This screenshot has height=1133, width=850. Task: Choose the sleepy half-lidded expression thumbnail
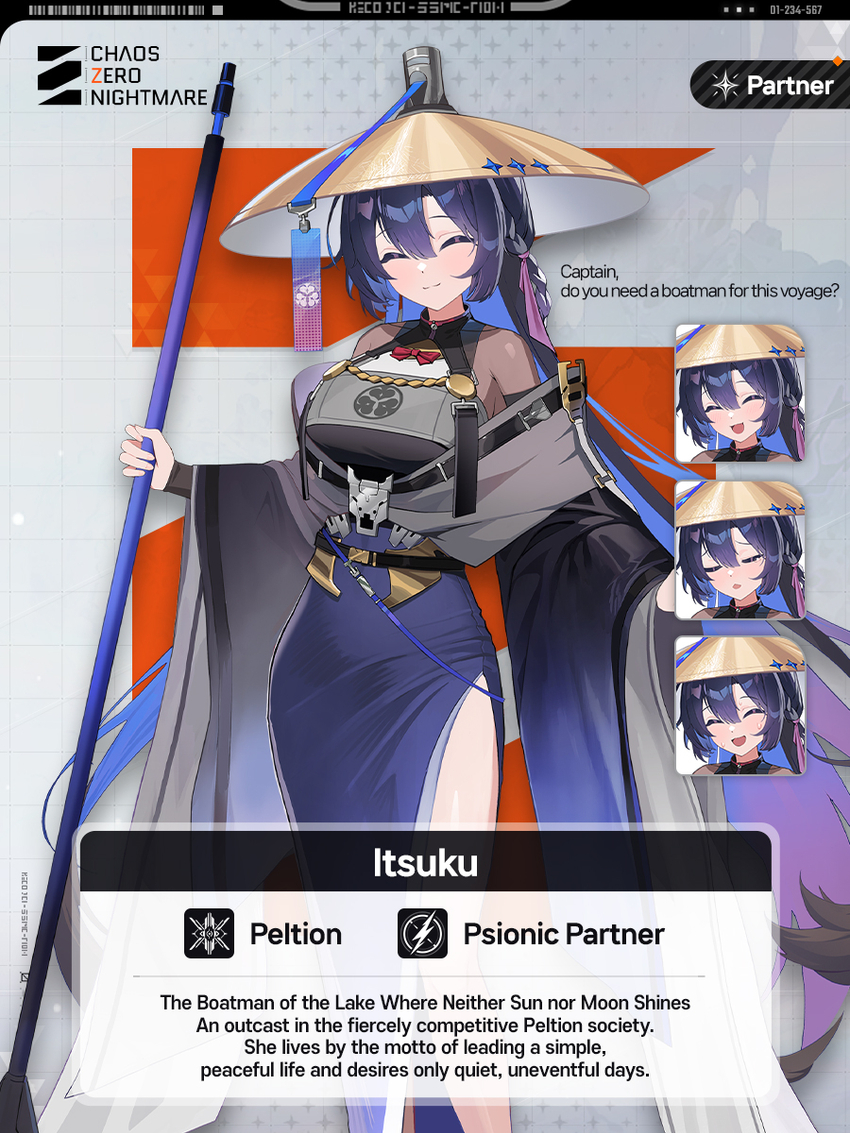point(740,549)
